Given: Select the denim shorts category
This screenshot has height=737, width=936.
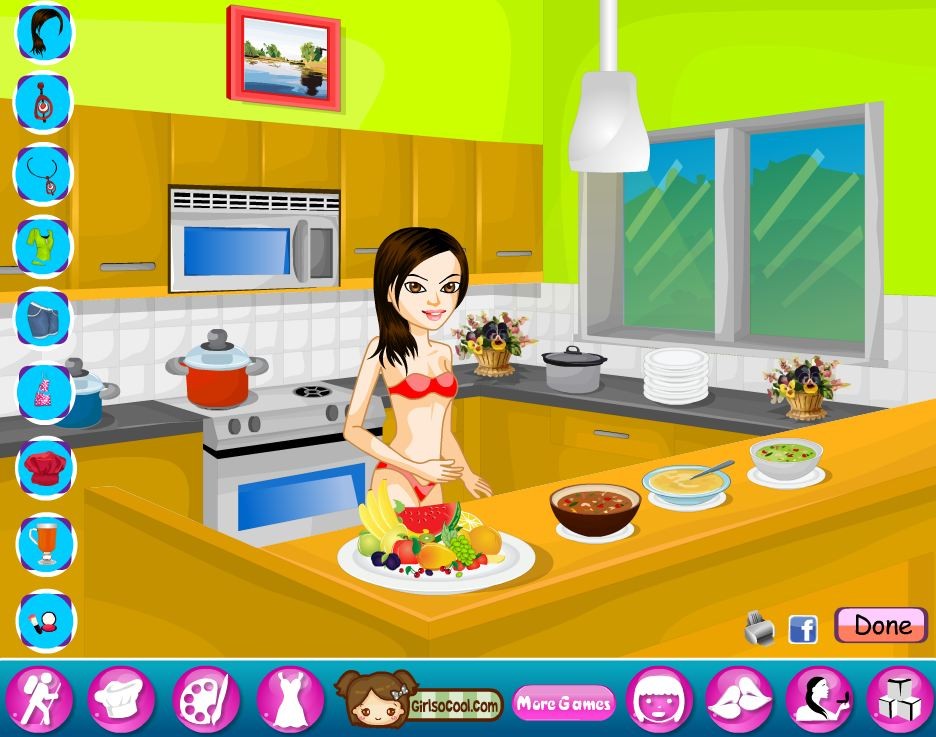Looking at the screenshot, I should coord(43,318).
